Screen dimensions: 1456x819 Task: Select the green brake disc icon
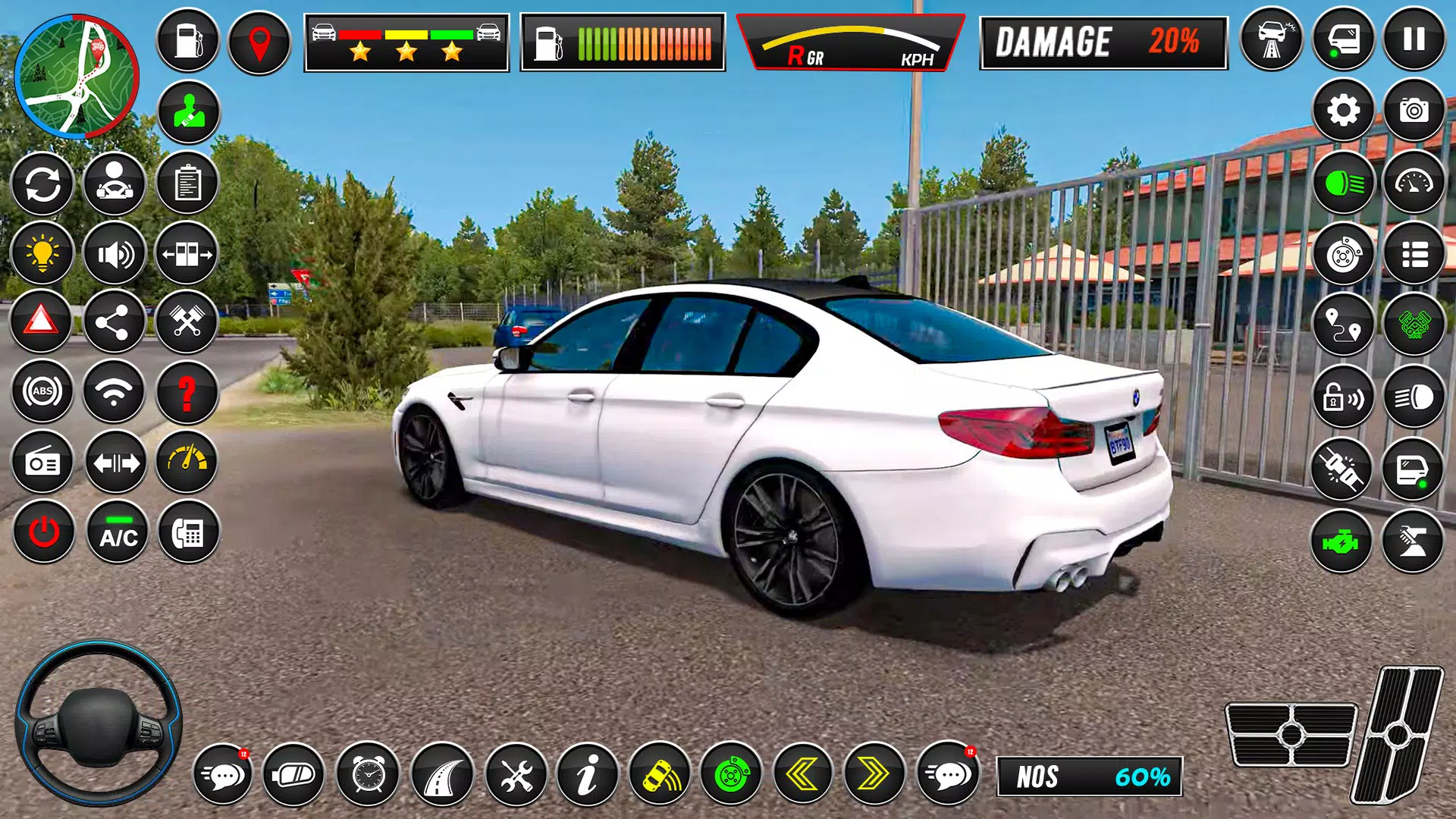point(732,775)
